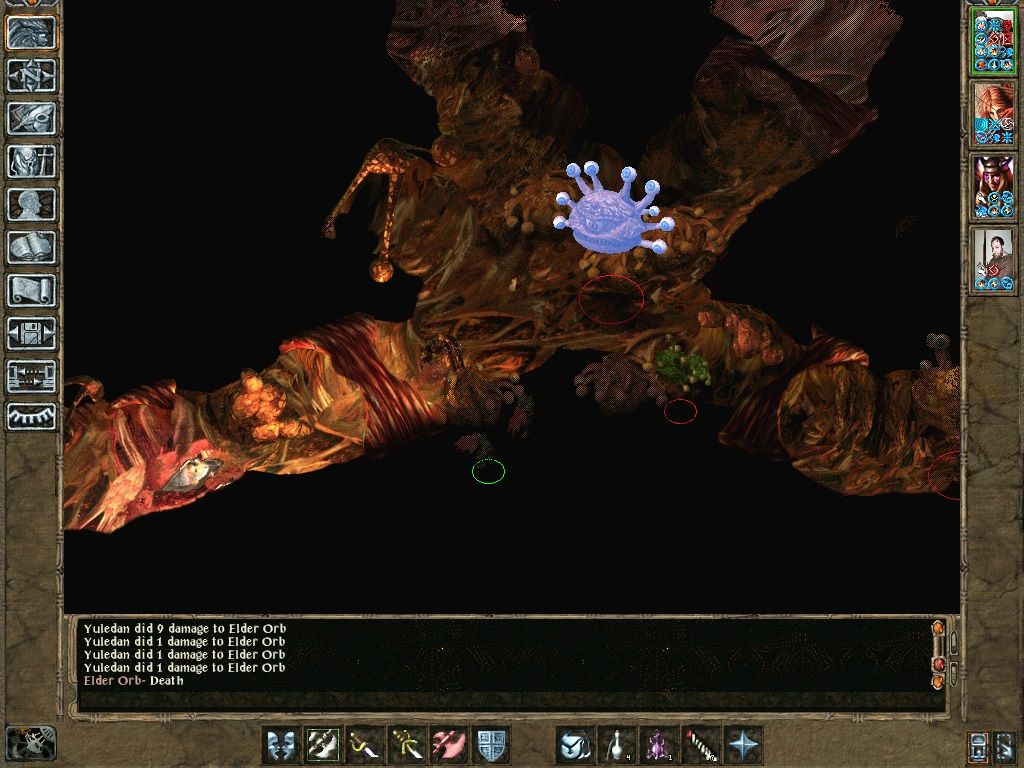Select the horned-helmet character portrait
Image resolution: width=1024 pixels, height=768 pixels.
click(x=993, y=187)
